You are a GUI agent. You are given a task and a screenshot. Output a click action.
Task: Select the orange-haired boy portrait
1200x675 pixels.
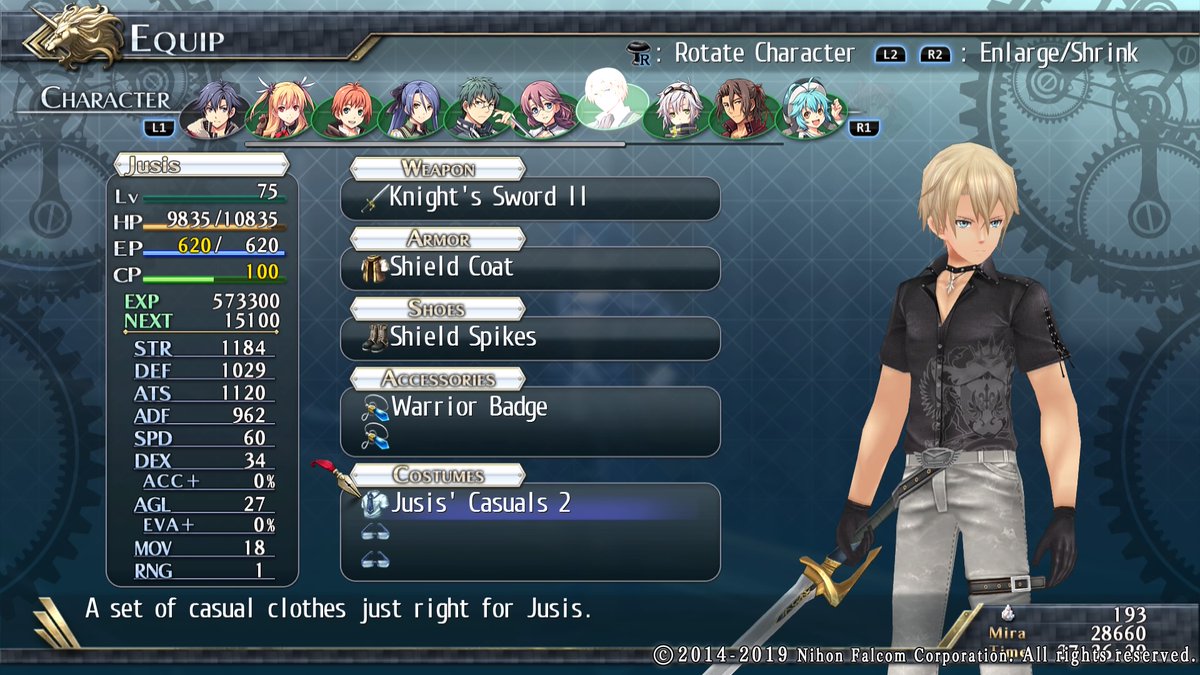tap(346, 109)
